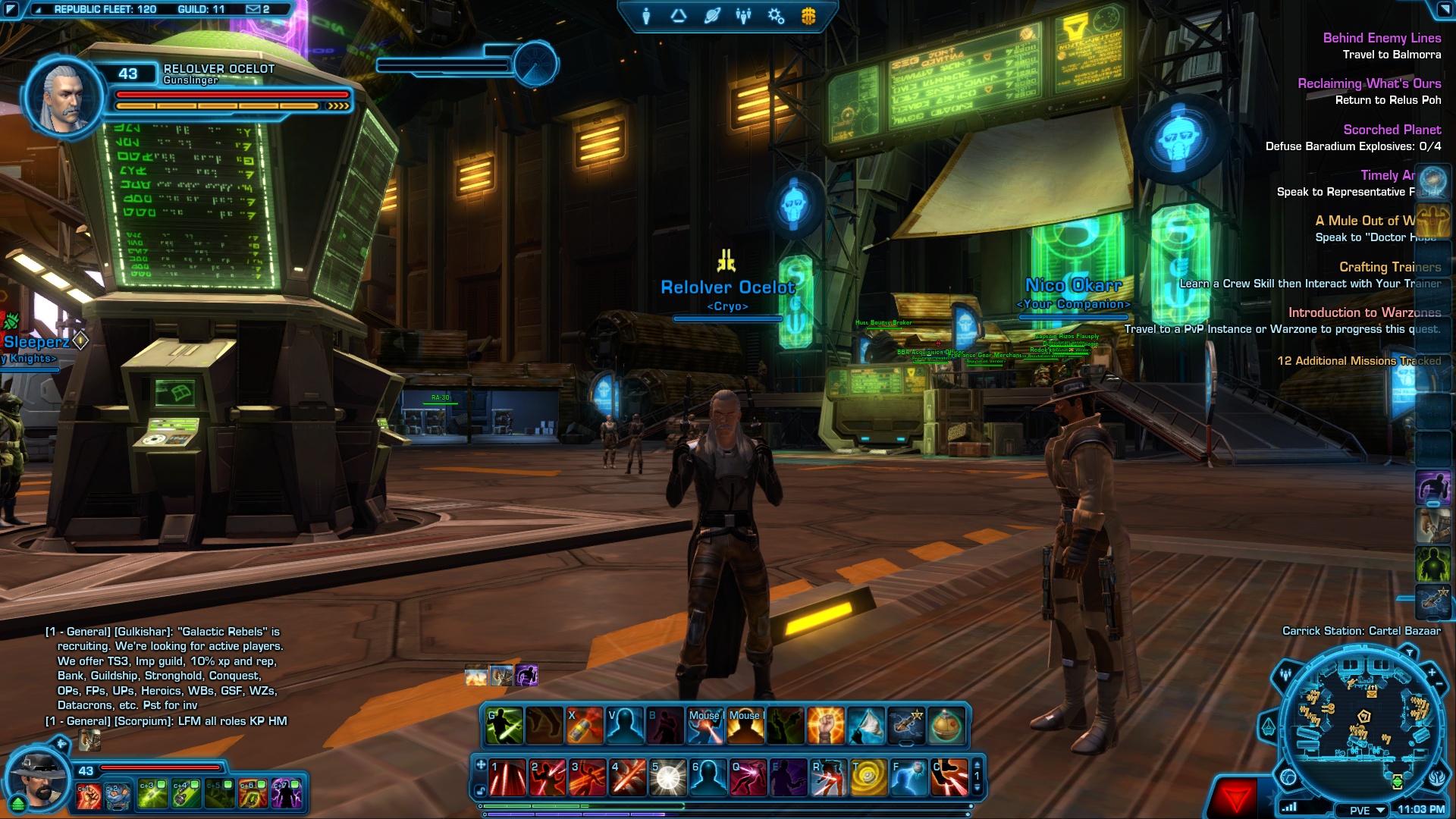
Task: Activate the red grenade ability on key X
Action: tap(585, 726)
